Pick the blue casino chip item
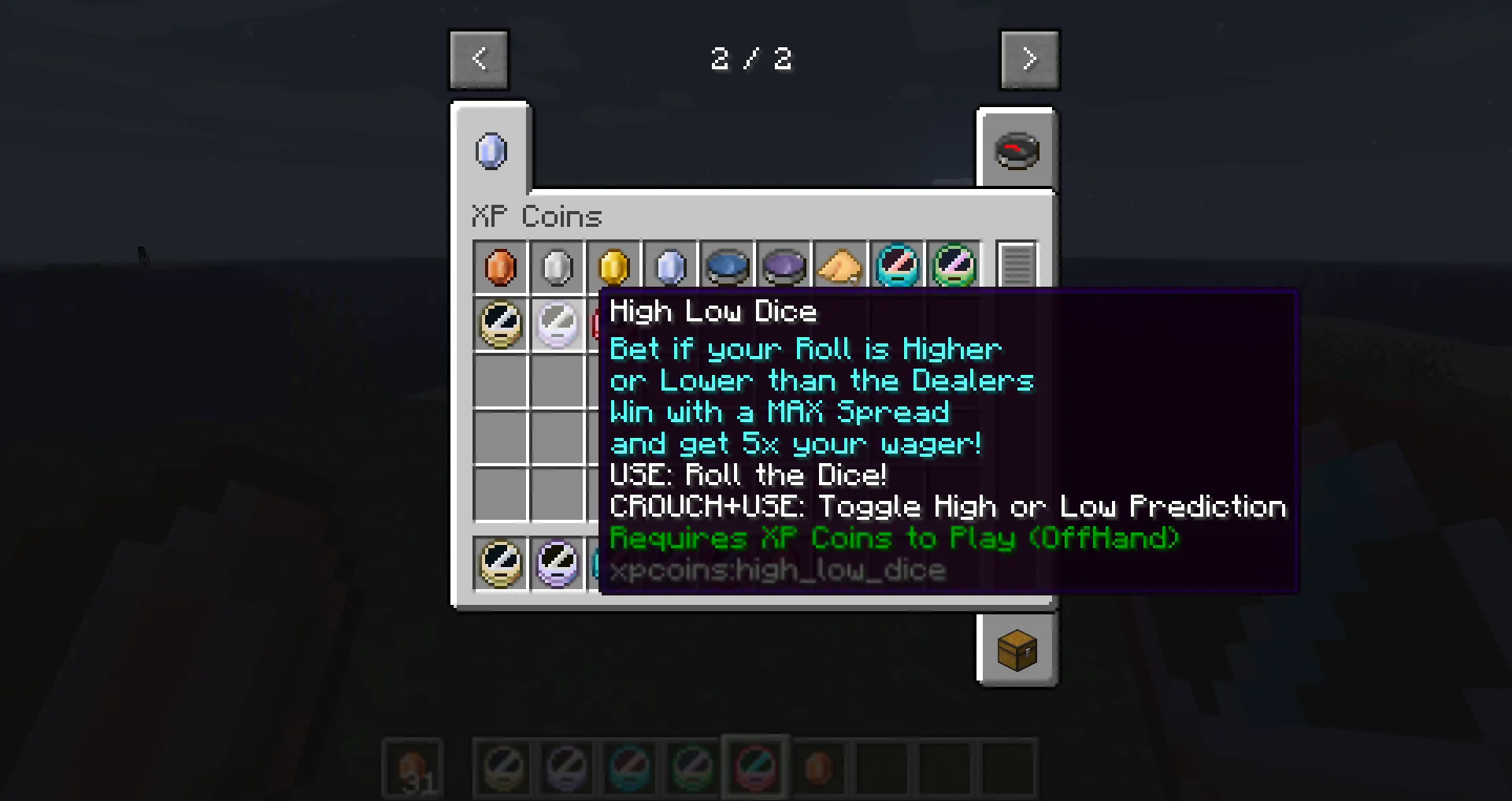This screenshot has height=801, width=1512. tap(727, 266)
